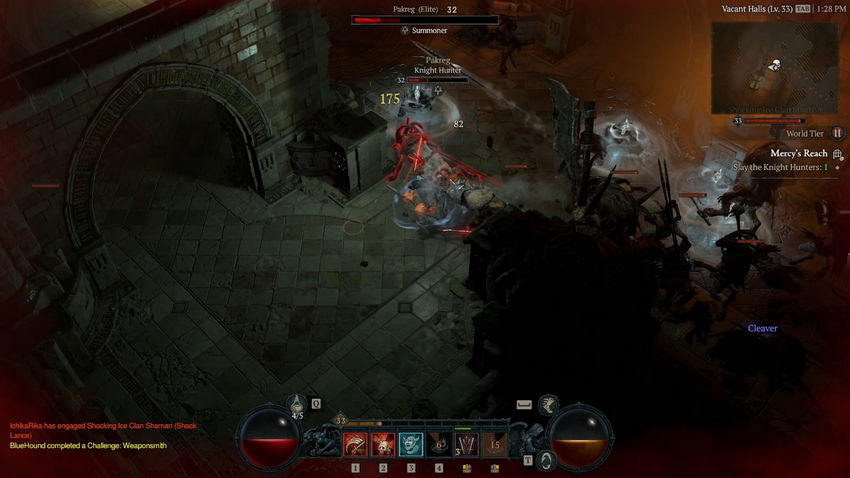Screen dimensions: 850x478
Task: Drink the healing potion
Action: (296, 407)
